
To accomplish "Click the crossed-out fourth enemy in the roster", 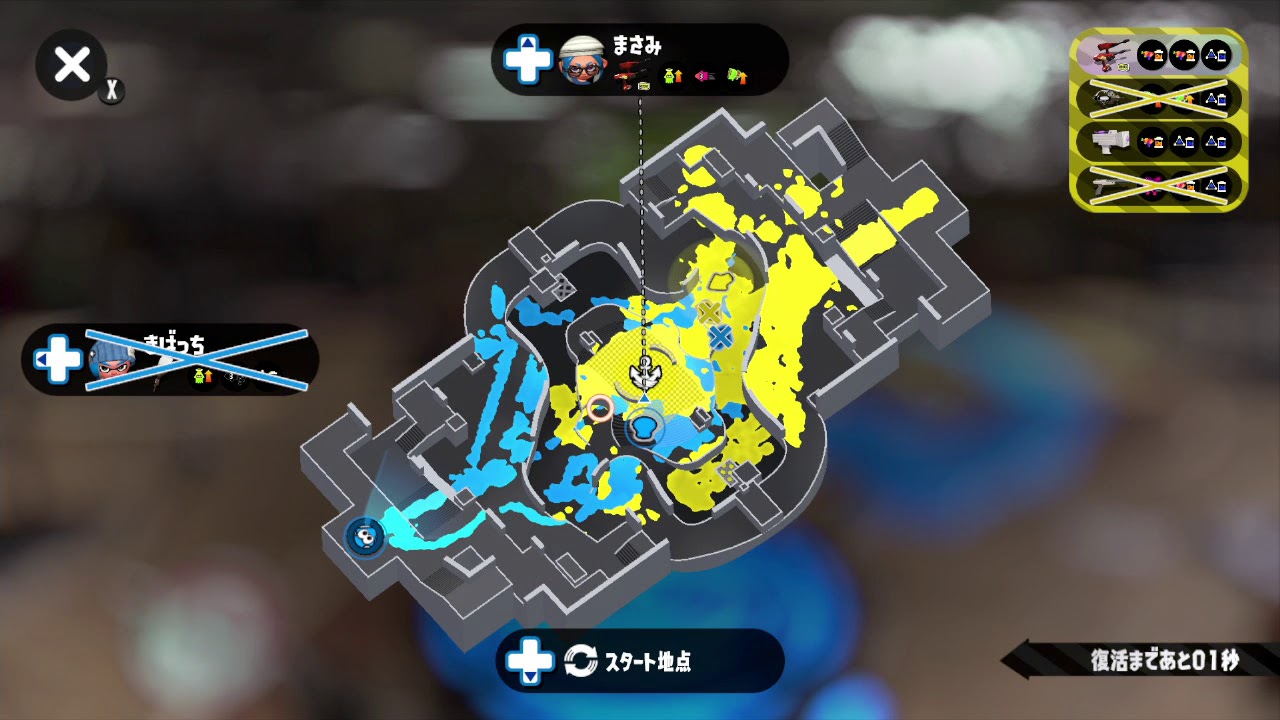I will (x=1160, y=185).
